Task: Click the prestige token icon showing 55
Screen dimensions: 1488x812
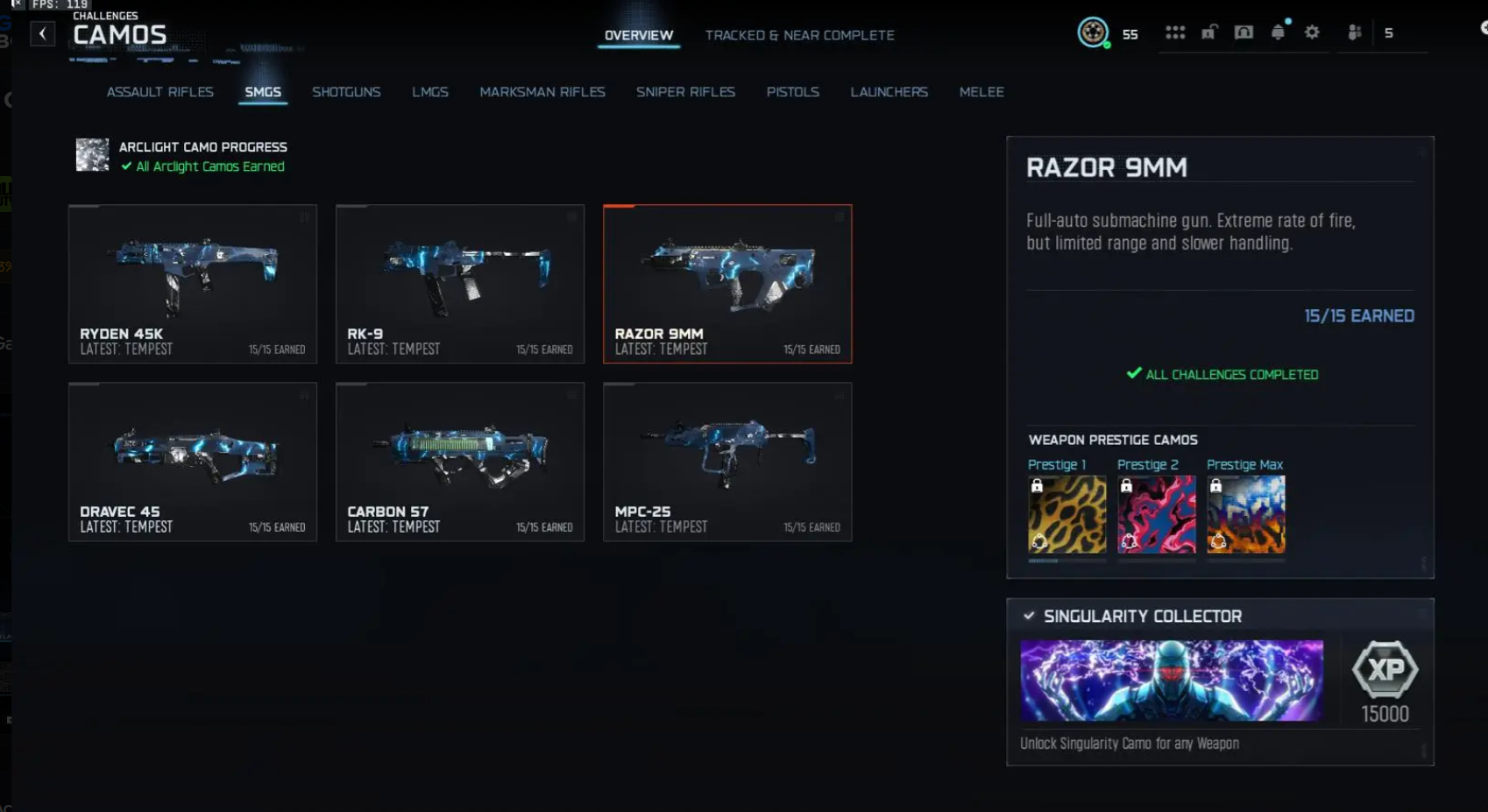Action: 1093,33
